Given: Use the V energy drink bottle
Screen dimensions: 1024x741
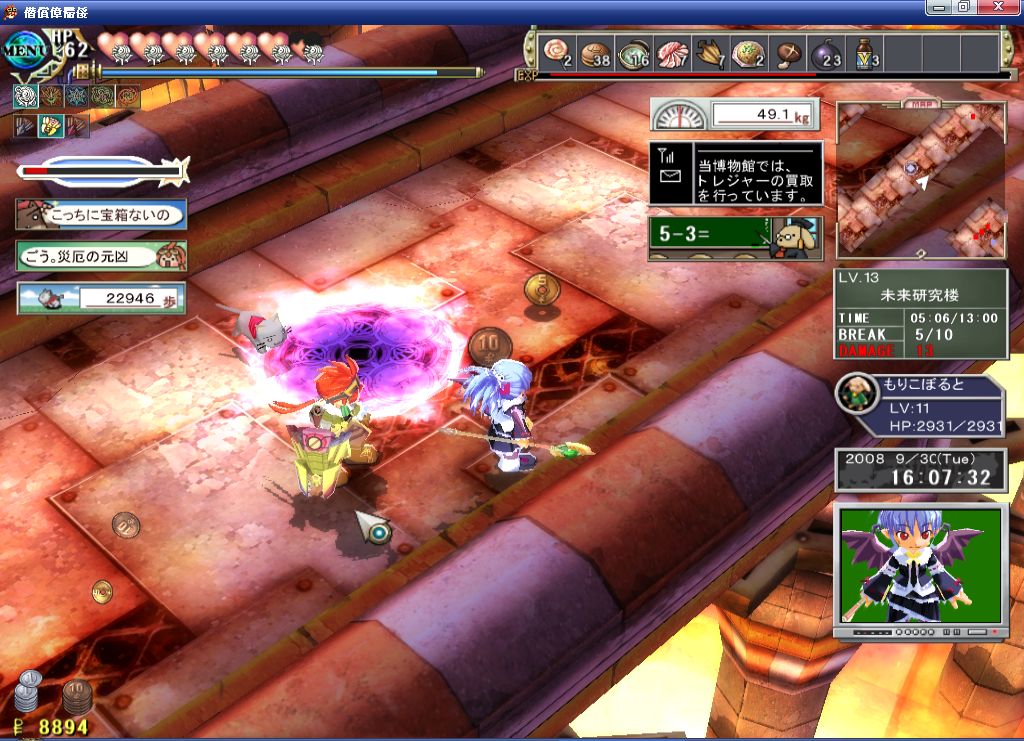Looking at the screenshot, I should tap(866, 51).
